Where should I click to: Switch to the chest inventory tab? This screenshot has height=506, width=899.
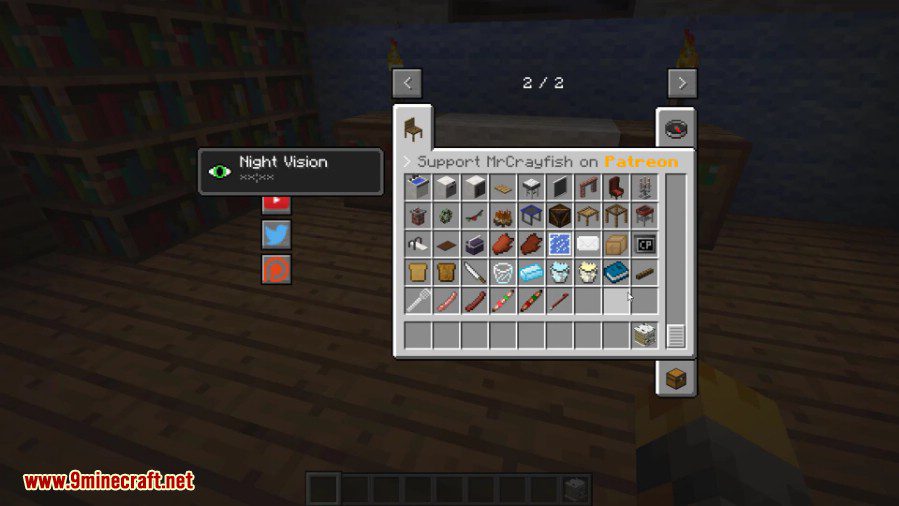coord(675,377)
